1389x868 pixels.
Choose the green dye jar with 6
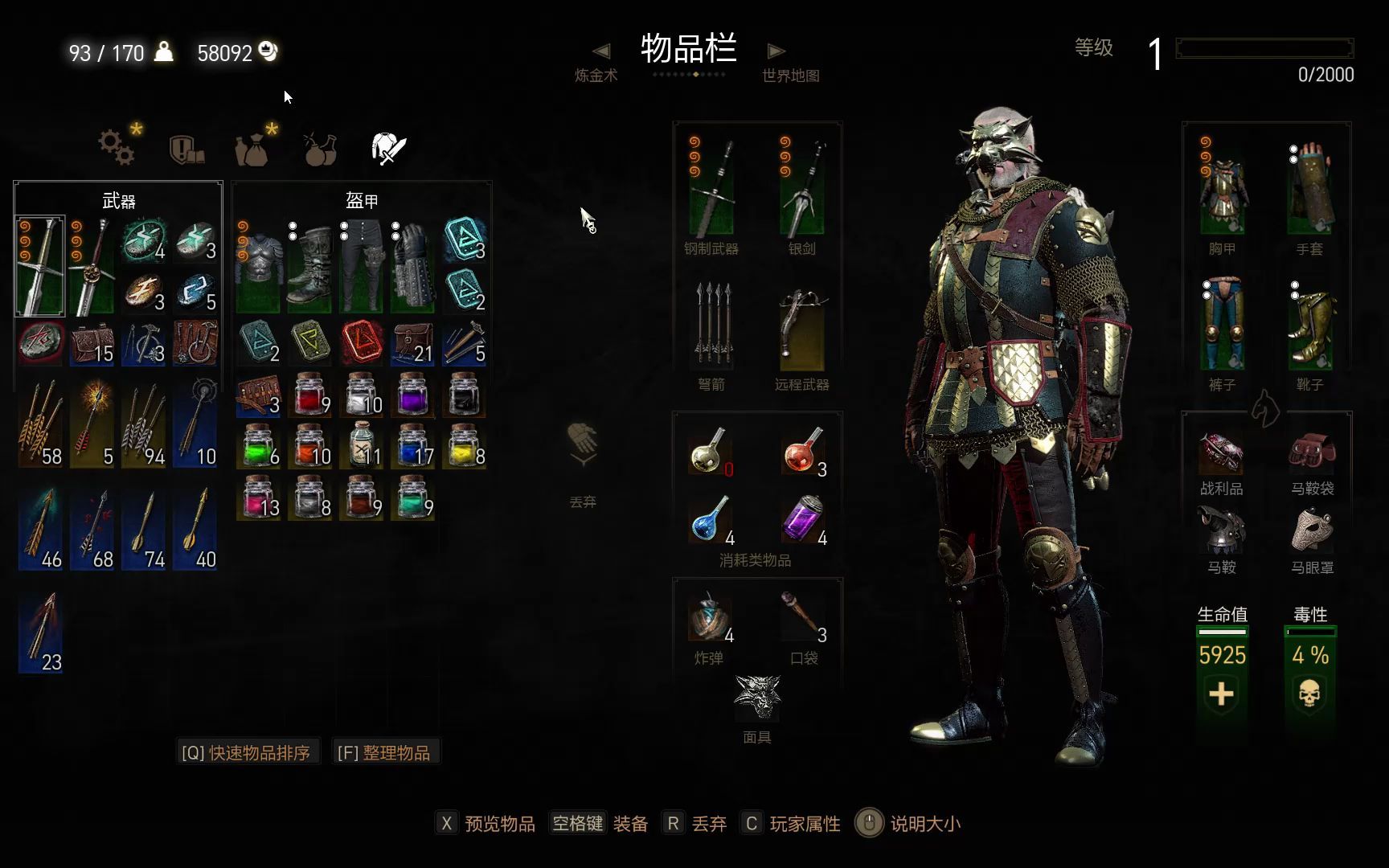click(x=260, y=446)
